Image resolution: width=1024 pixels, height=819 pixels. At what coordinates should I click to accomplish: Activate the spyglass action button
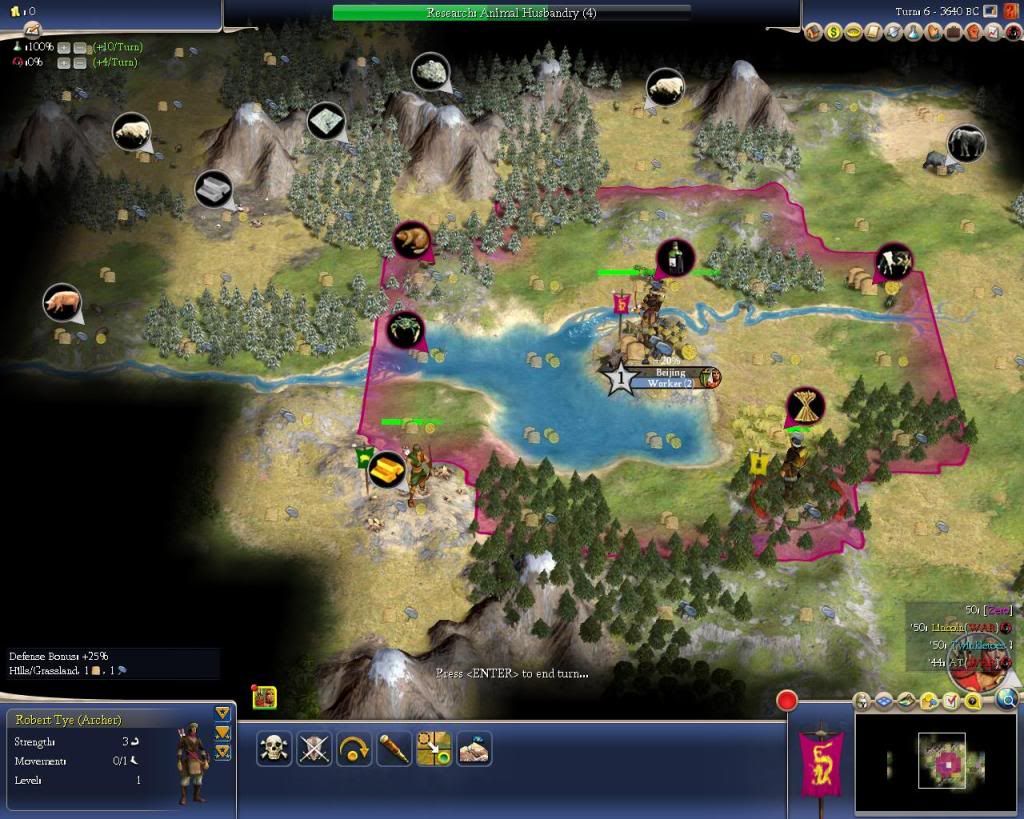pyautogui.click(x=394, y=748)
